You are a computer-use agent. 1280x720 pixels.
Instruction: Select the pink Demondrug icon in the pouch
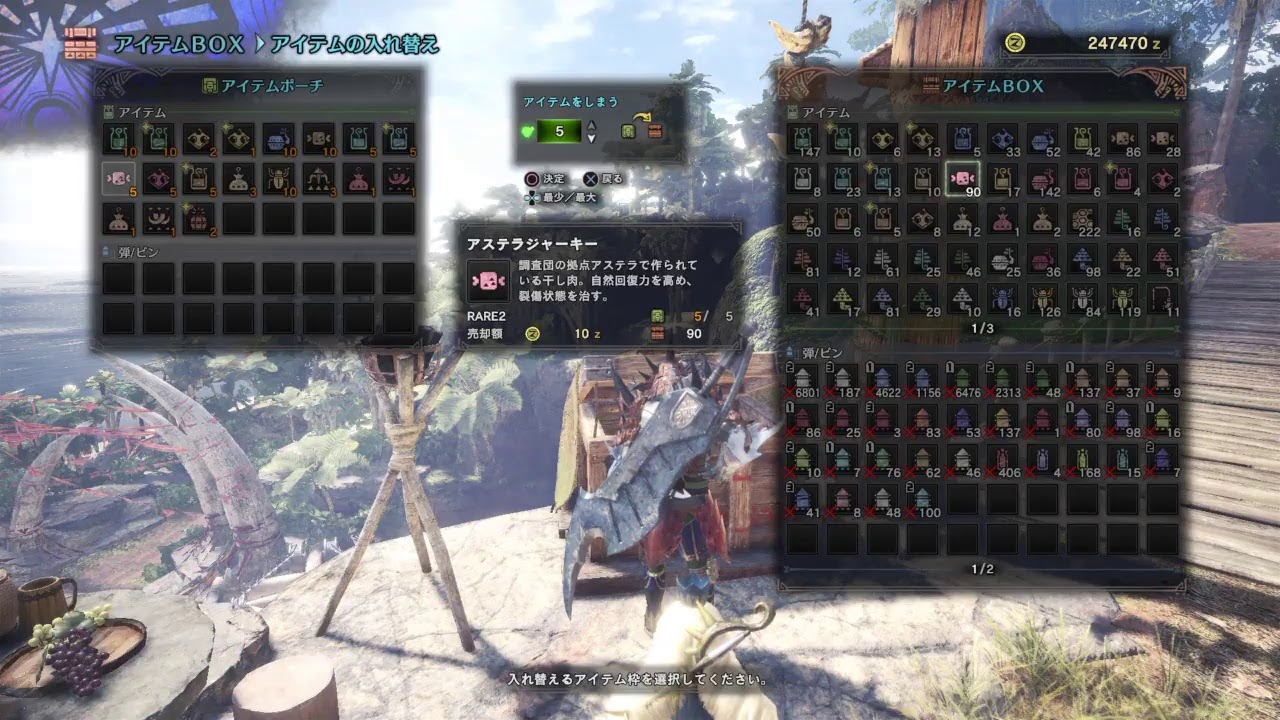(x=158, y=180)
